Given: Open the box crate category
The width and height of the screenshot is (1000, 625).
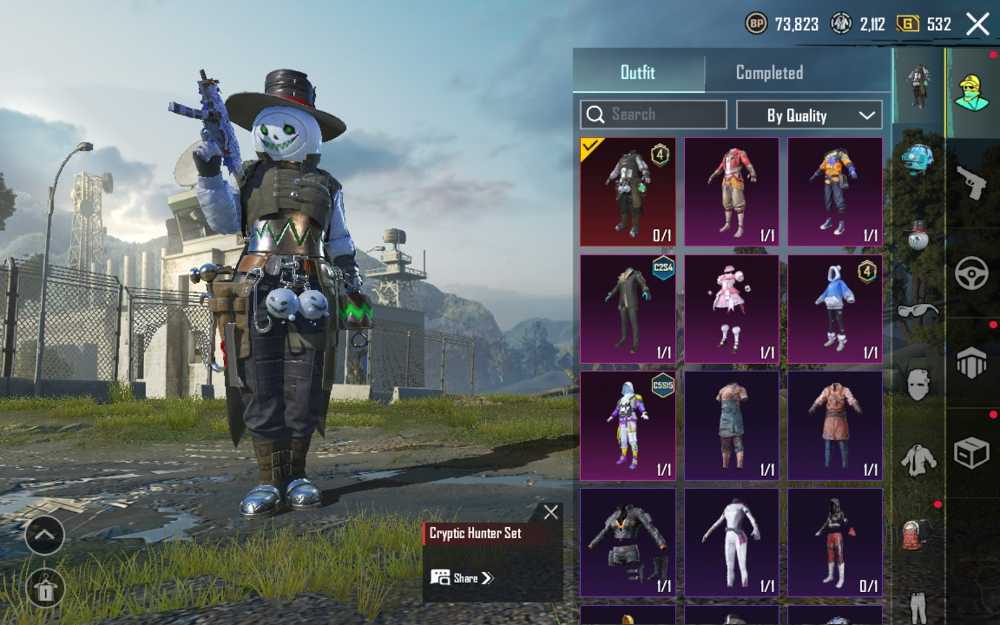Looking at the screenshot, I should coord(971,453).
